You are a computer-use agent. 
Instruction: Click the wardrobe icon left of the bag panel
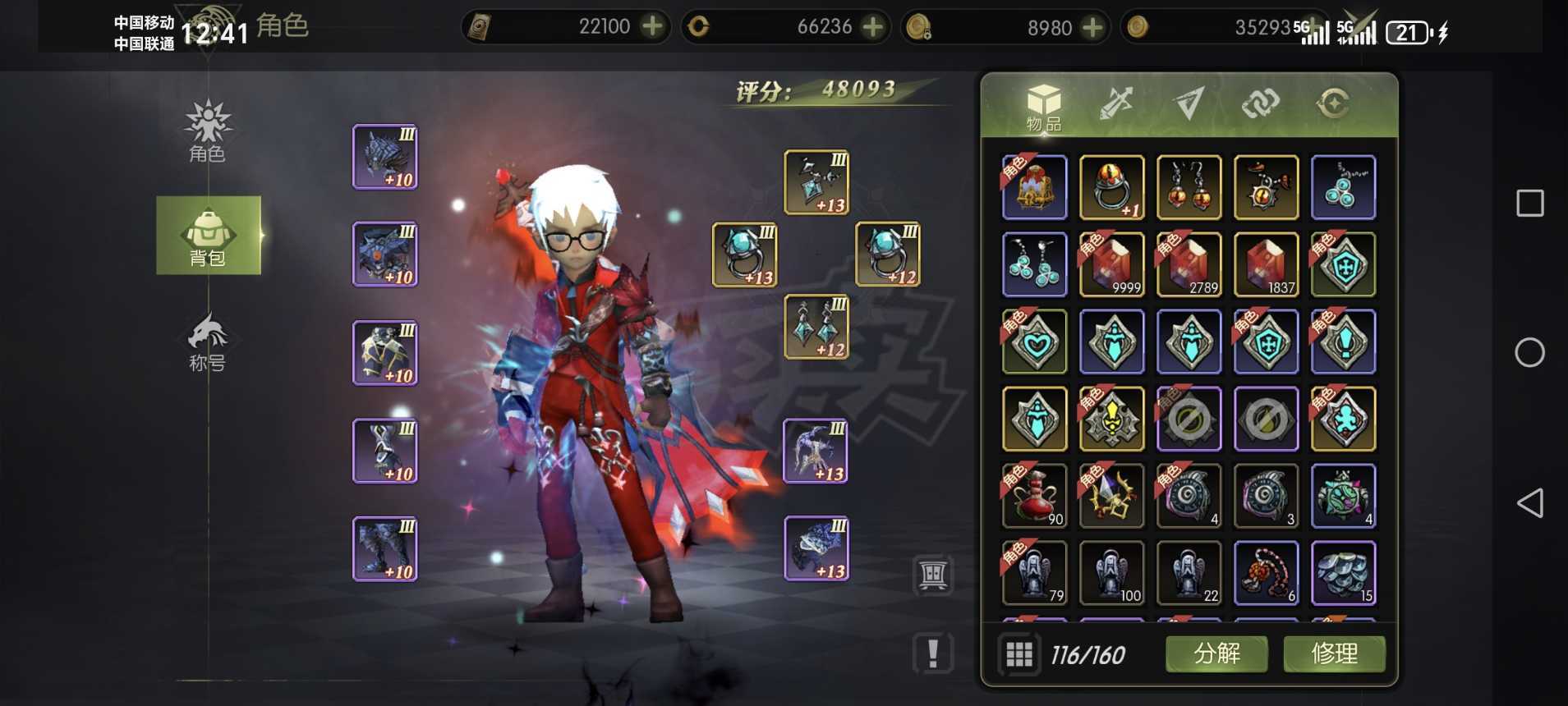point(932,573)
